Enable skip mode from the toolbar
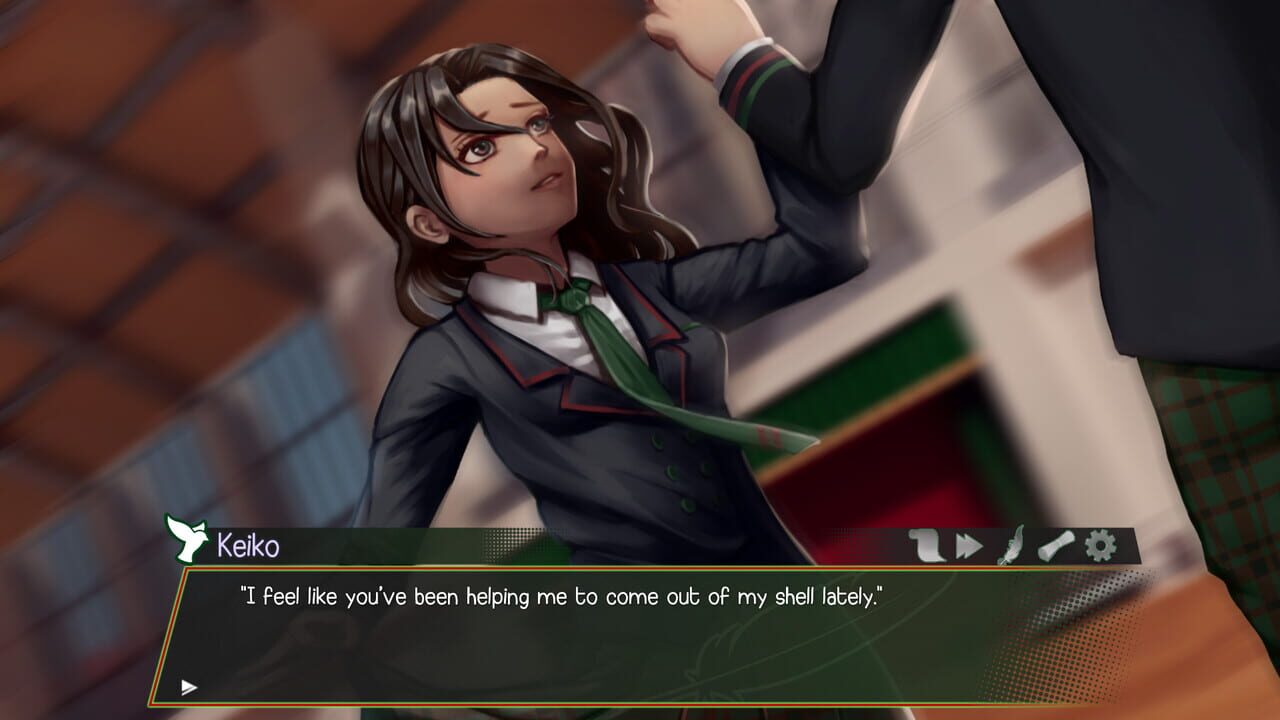Image resolution: width=1280 pixels, height=720 pixels. tap(967, 545)
